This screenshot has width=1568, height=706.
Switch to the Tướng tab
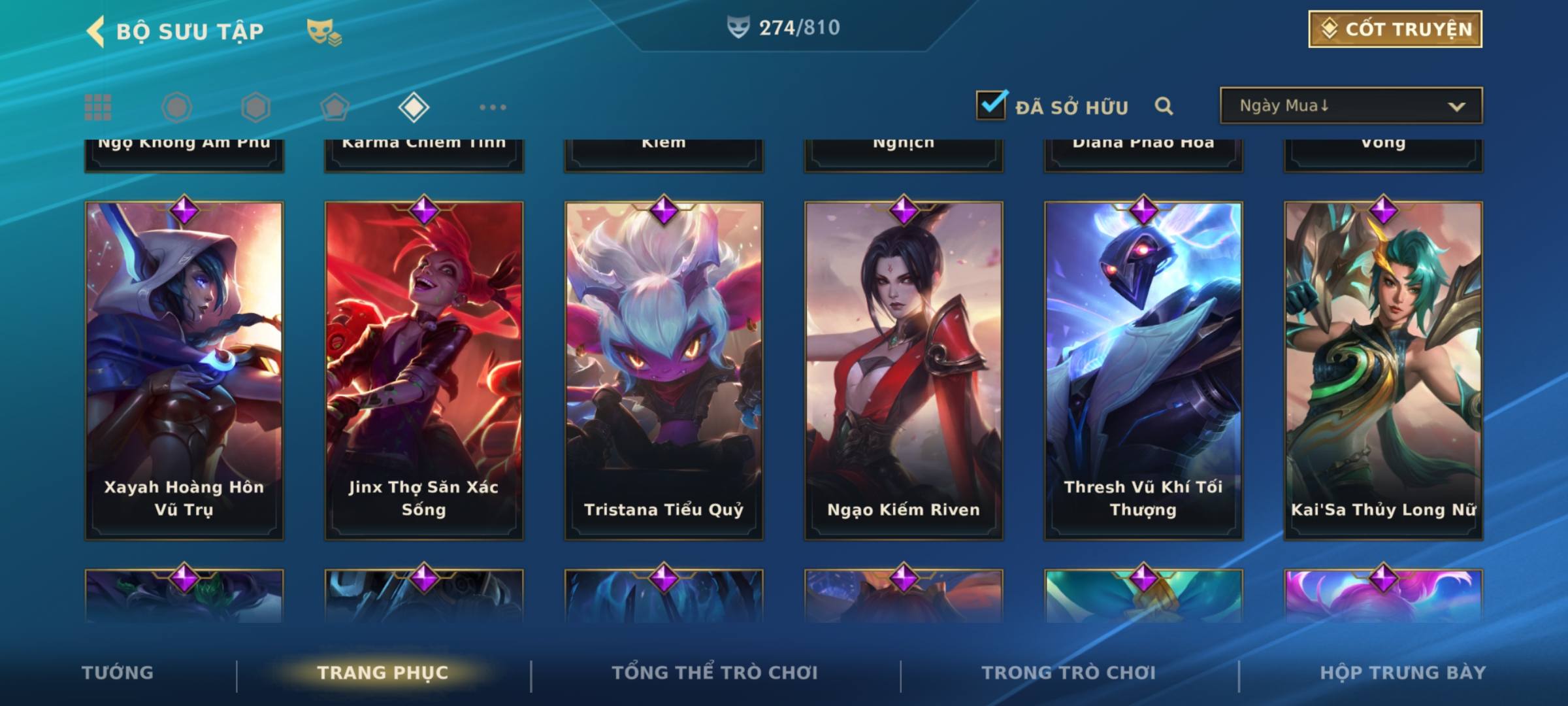click(x=118, y=673)
